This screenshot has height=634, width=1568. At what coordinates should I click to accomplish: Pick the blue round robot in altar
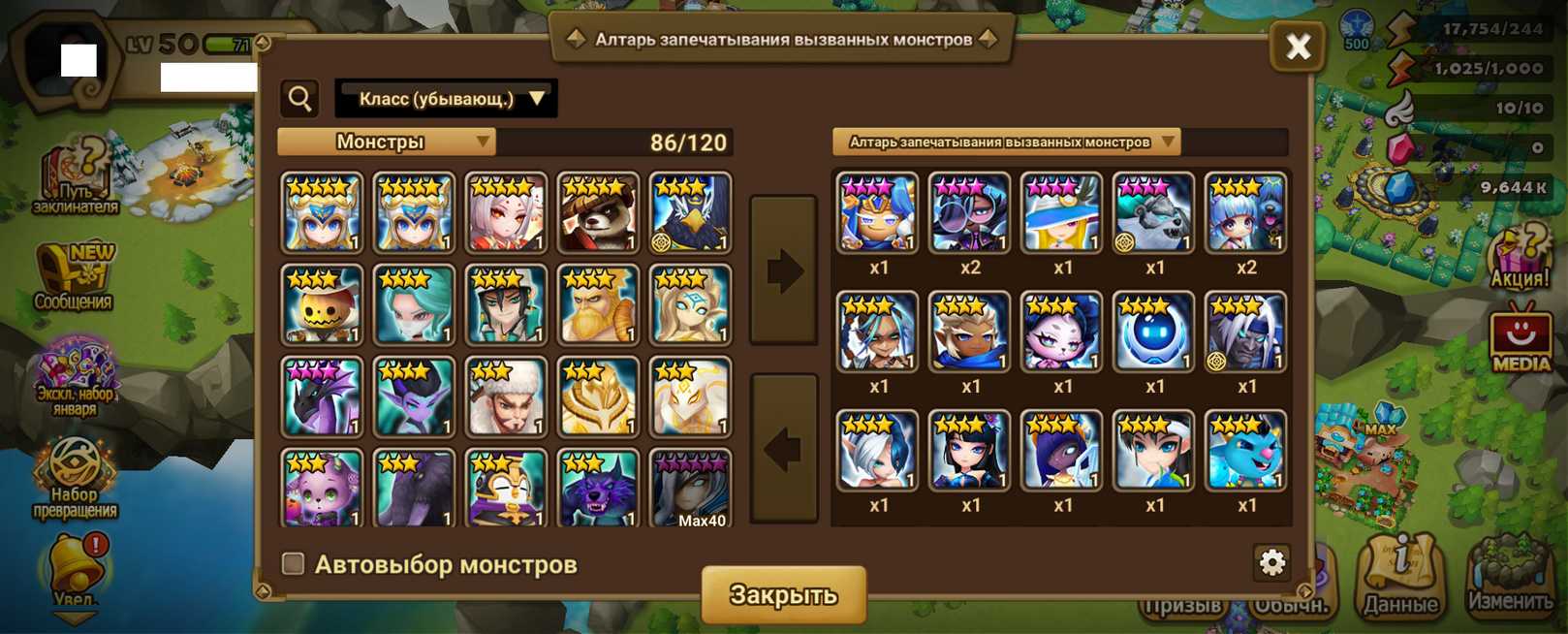[1154, 332]
